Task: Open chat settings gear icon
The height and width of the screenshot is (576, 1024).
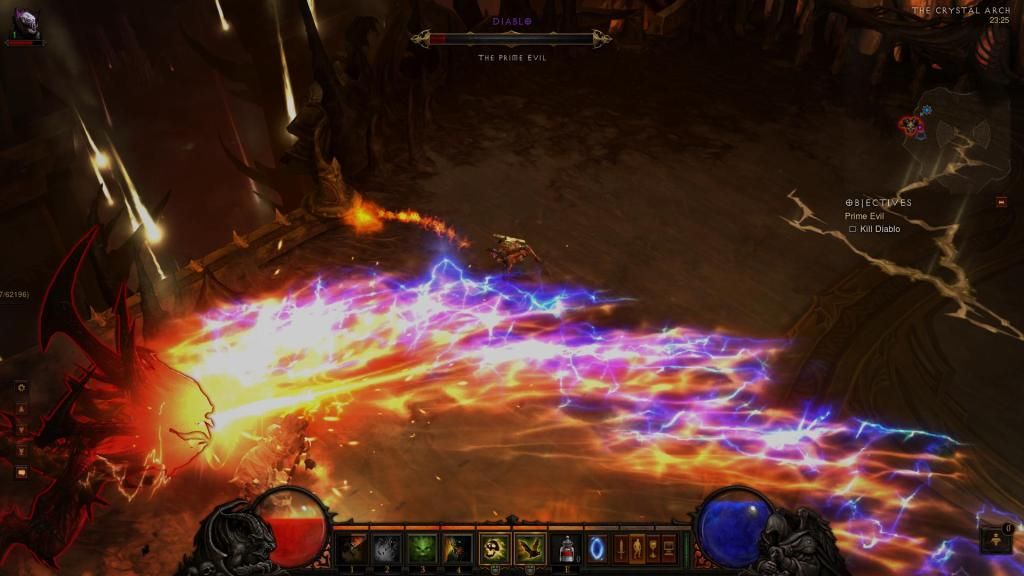Action: point(21,387)
